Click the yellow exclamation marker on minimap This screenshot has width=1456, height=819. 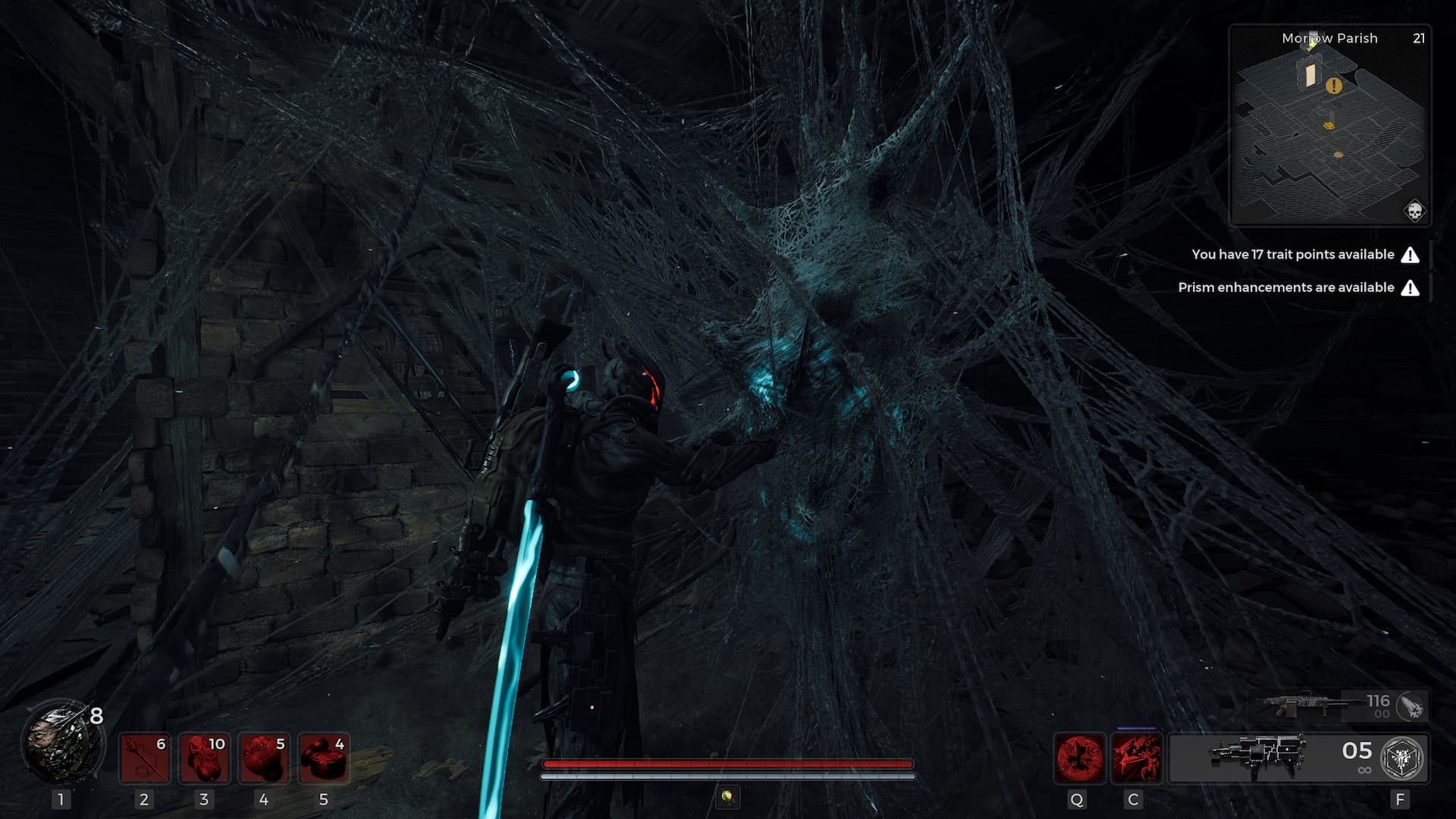(1334, 86)
